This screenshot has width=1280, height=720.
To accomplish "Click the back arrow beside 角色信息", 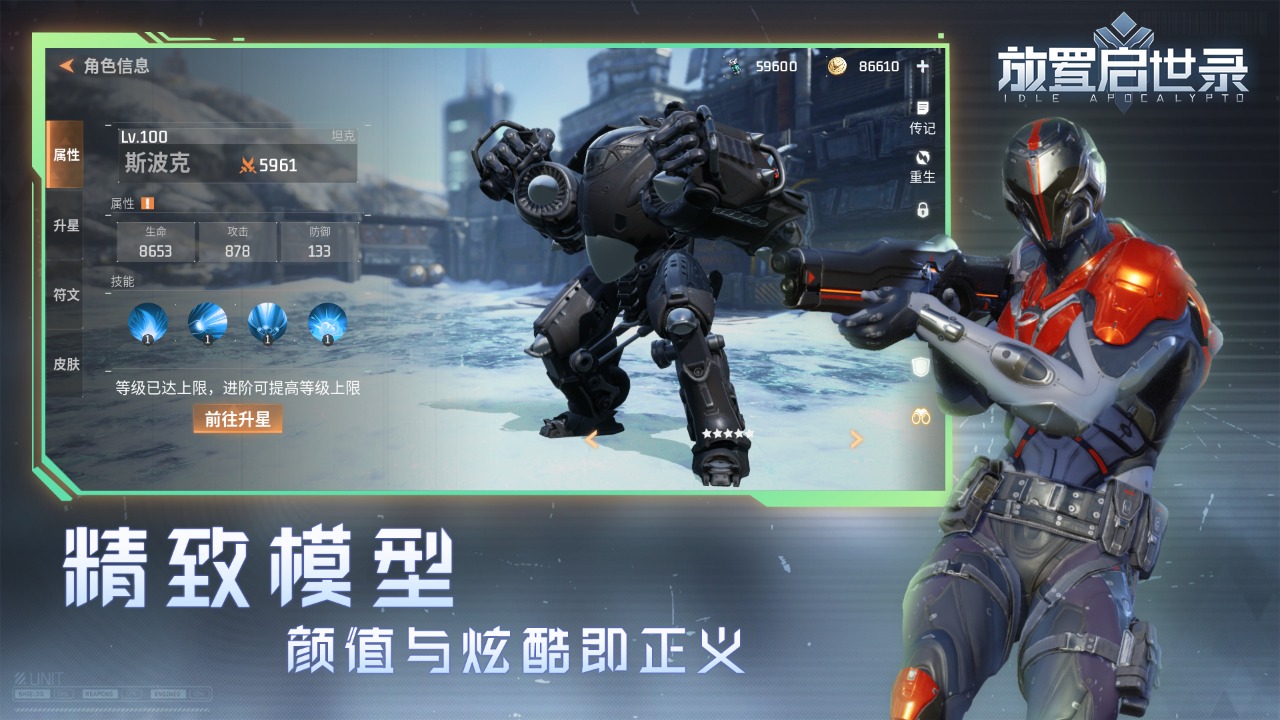I will click(x=64, y=68).
